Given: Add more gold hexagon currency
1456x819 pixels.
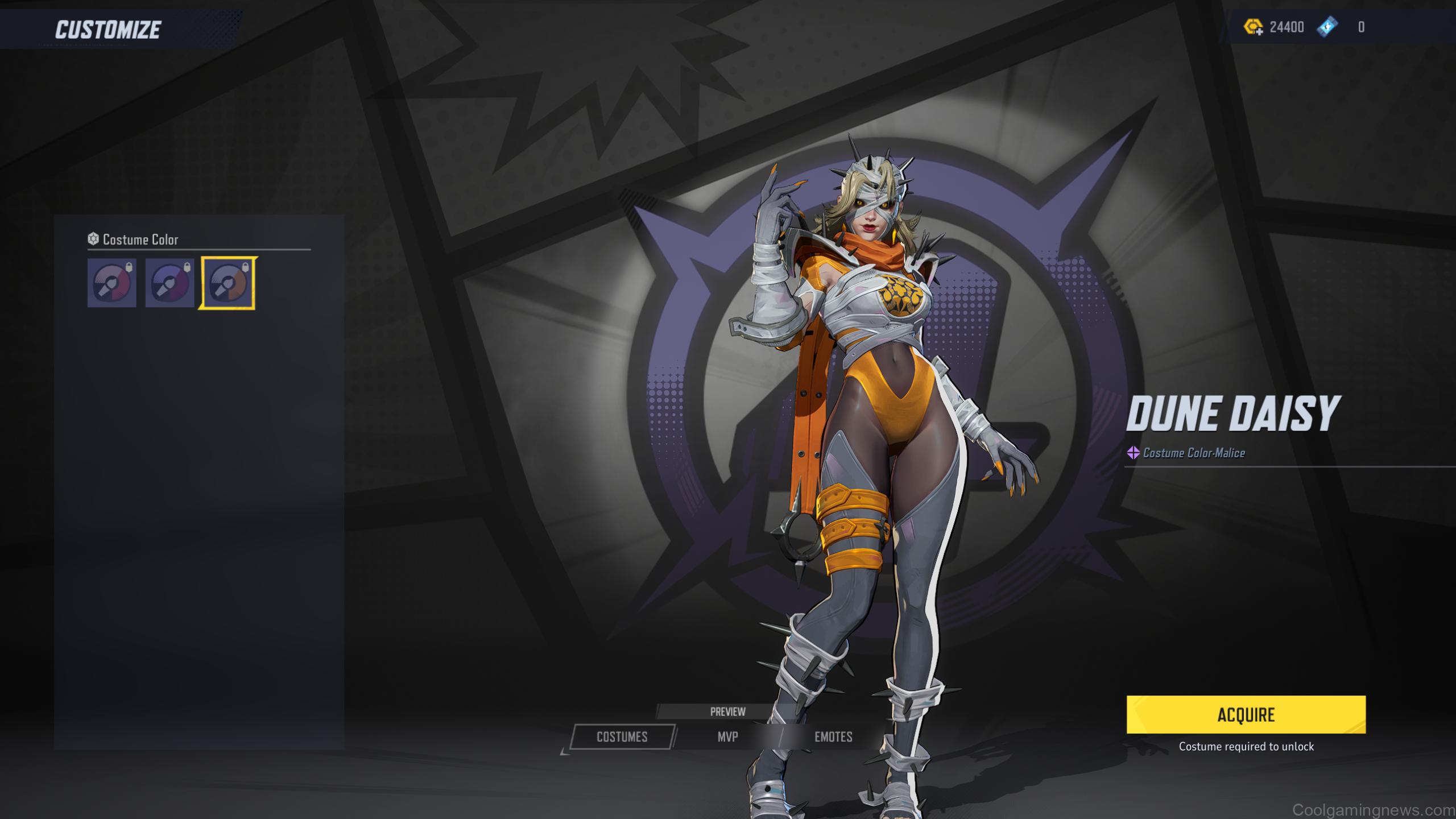Looking at the screenshot, I should coord(1254,27).
